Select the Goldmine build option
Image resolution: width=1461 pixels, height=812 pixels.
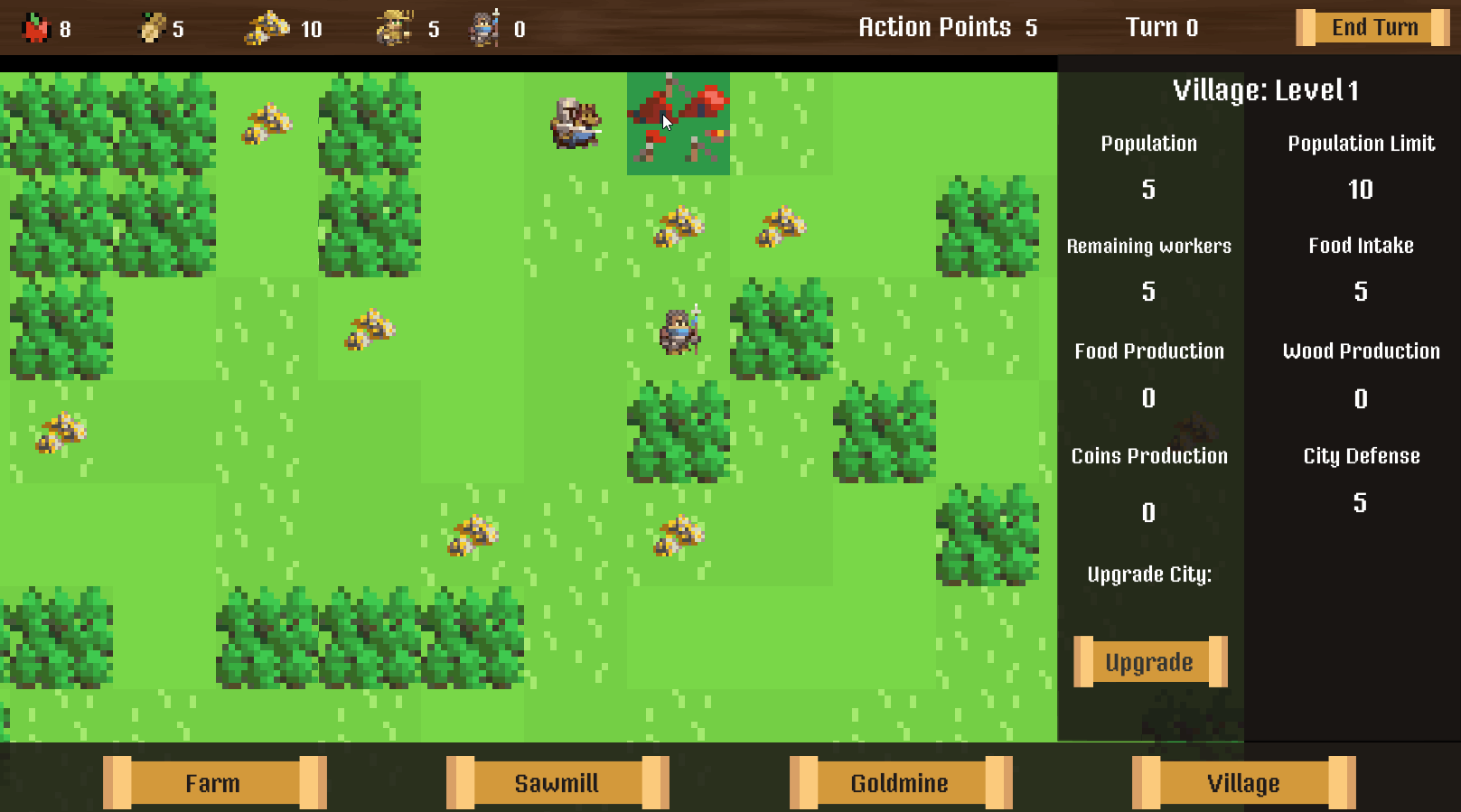click(x=900, y=782)
